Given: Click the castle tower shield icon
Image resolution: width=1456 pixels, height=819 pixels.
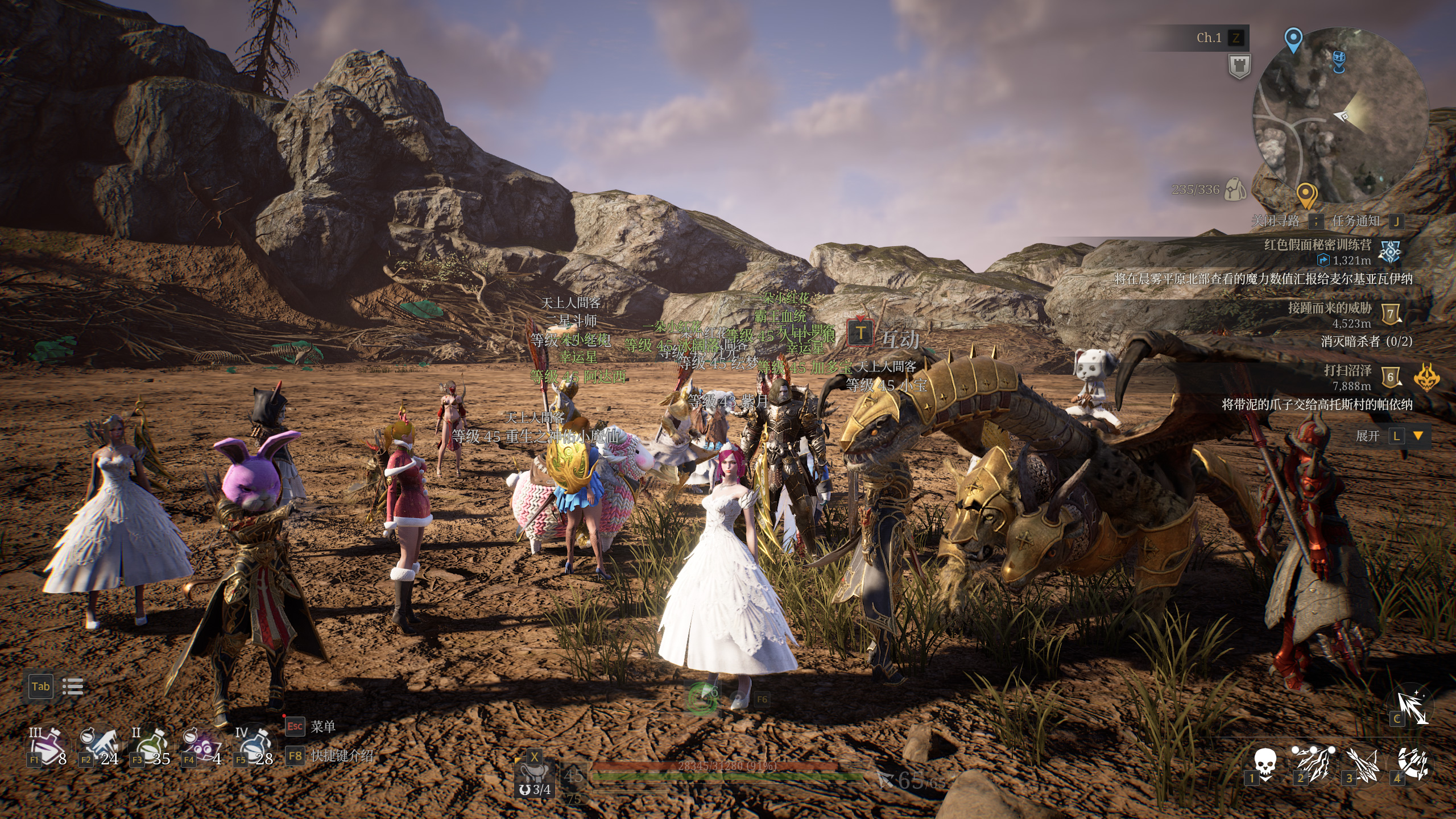Looking at the screenshot, I should pyautogui.click(x=1239, y=67).
